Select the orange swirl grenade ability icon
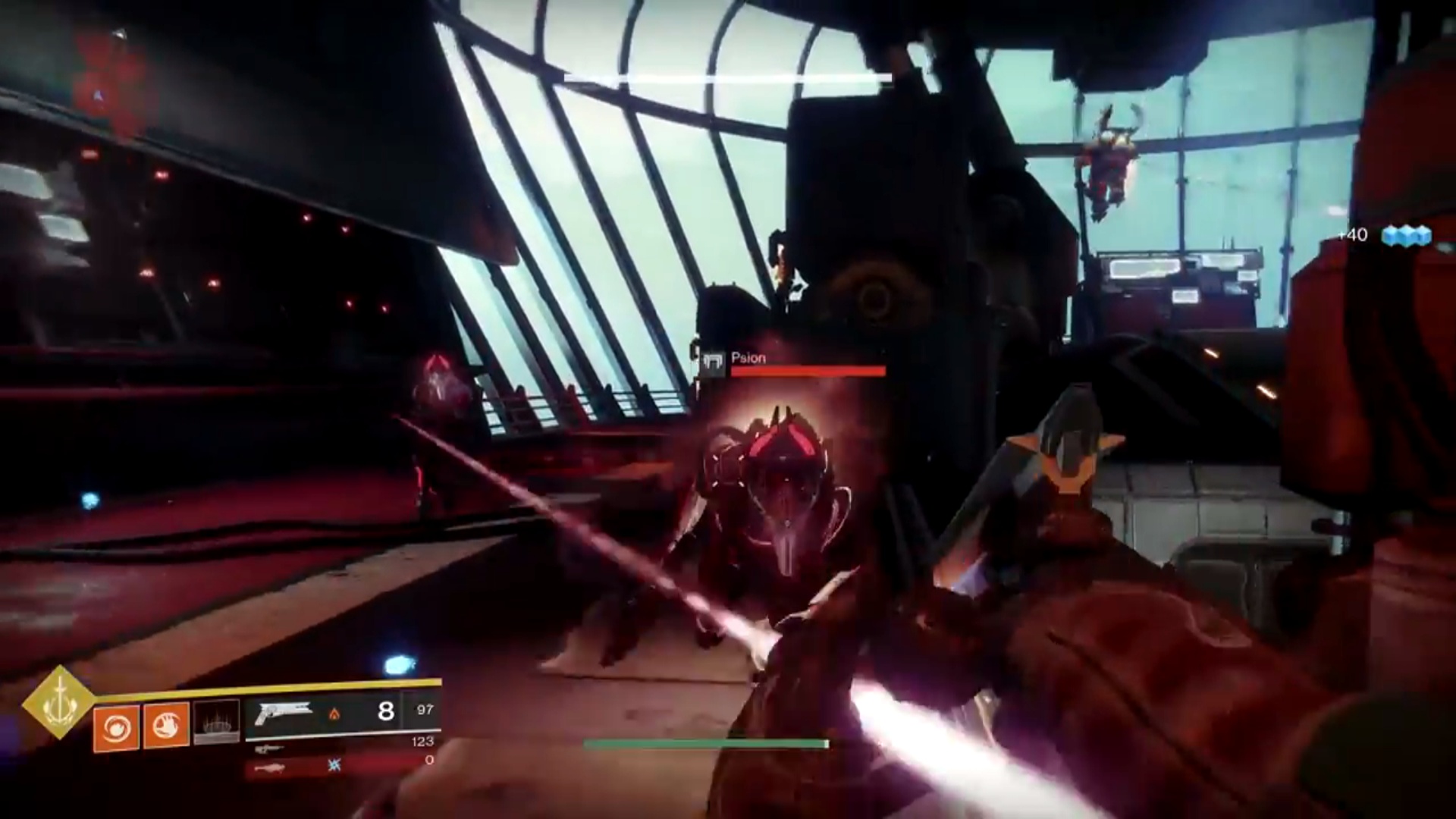 116,727
